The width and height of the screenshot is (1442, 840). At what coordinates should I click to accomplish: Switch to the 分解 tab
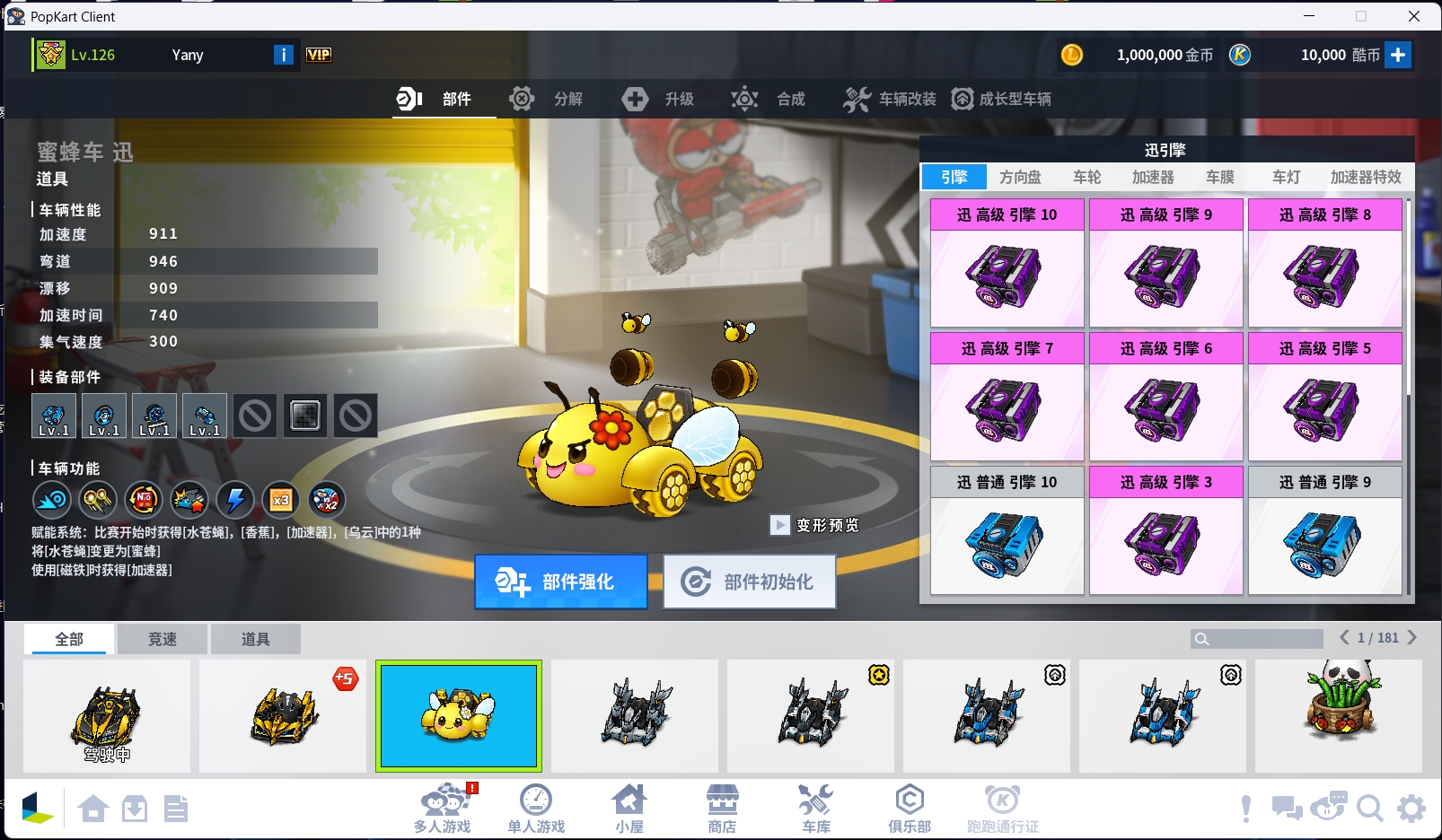pos(546,99)
